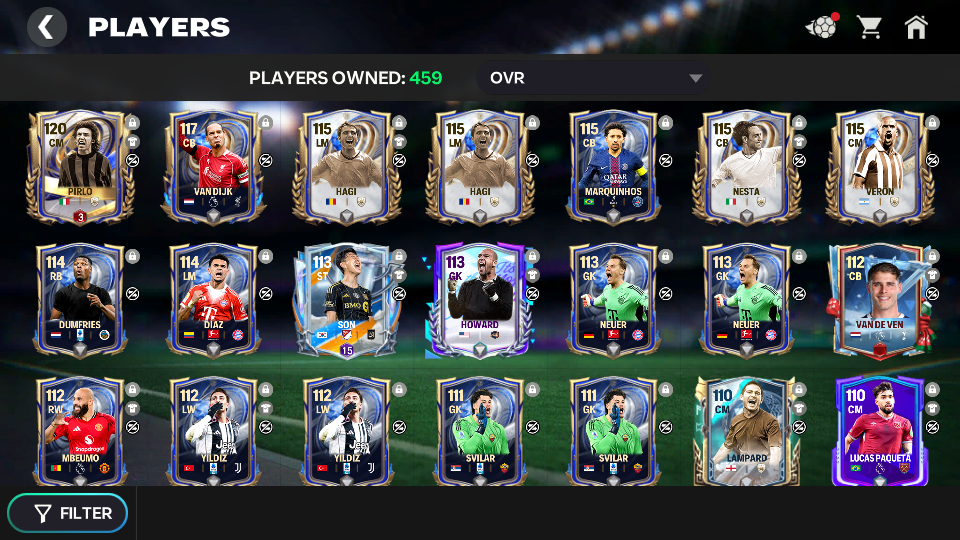Open the Van de Ven card
The height and width of the screenshot is (540, 960).
878,299
